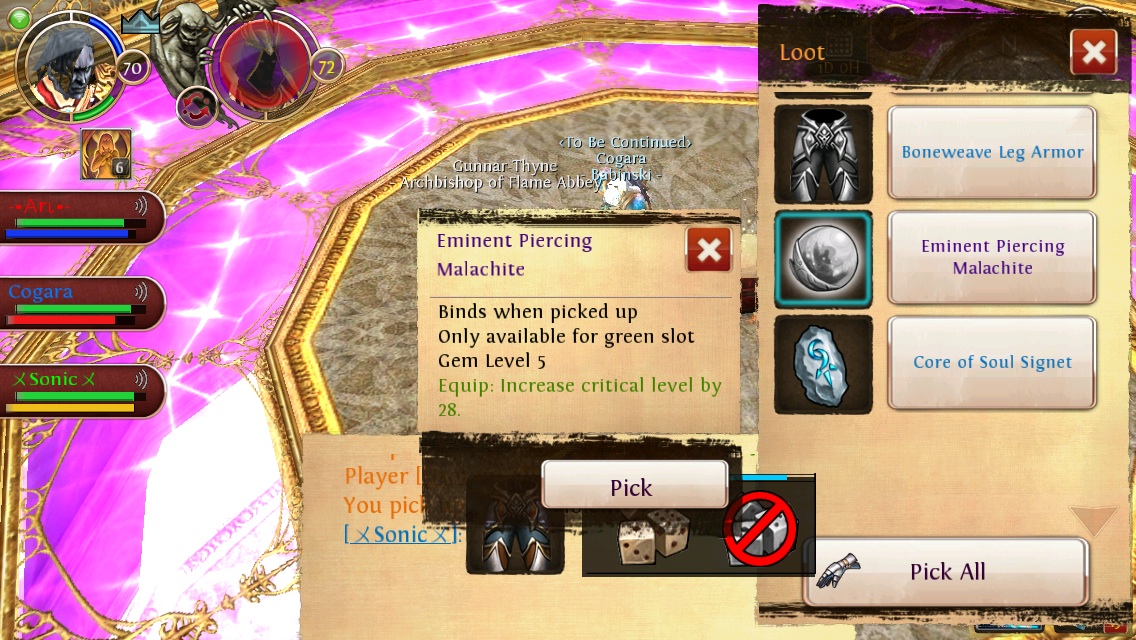Select the Boneweave Leg Armor button

click(x=992, y=153)
